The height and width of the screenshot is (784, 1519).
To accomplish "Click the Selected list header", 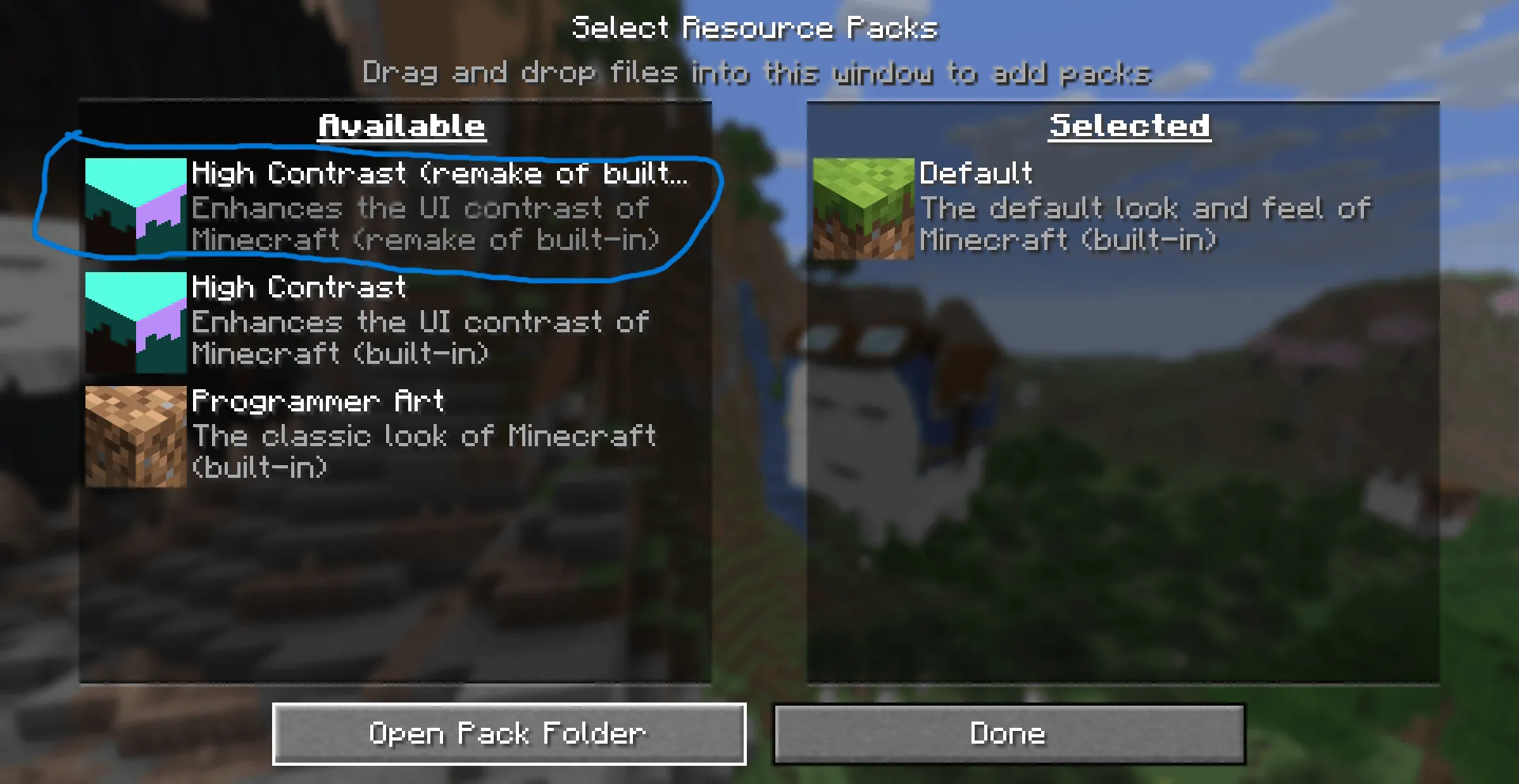I will click(x=1129, y=125).
